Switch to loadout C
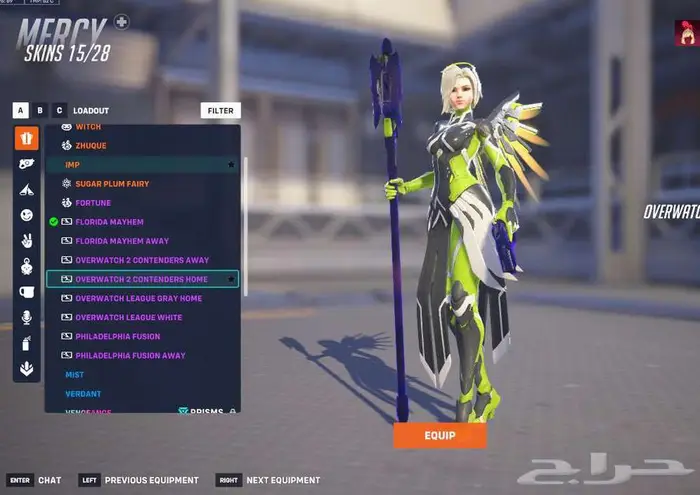Image resolution: width=700 pixels, height=495 pixels. click(x=59, y=111)
